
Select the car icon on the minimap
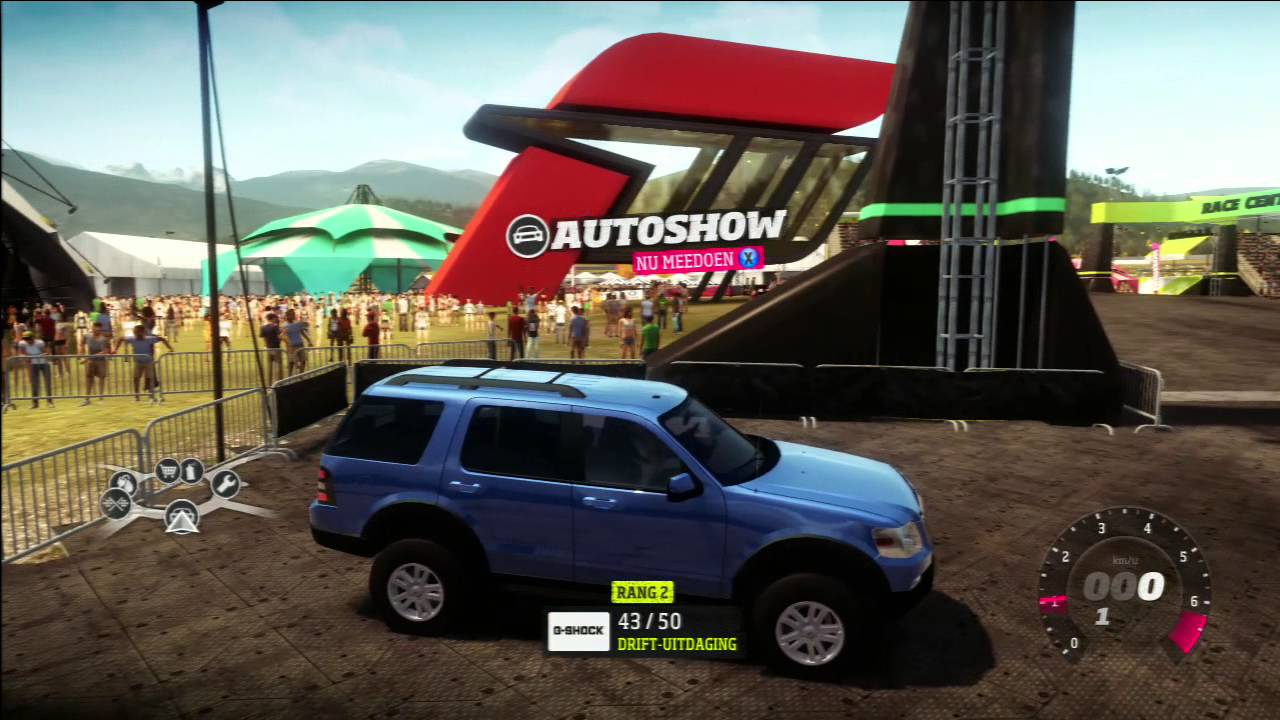point(181,514)
